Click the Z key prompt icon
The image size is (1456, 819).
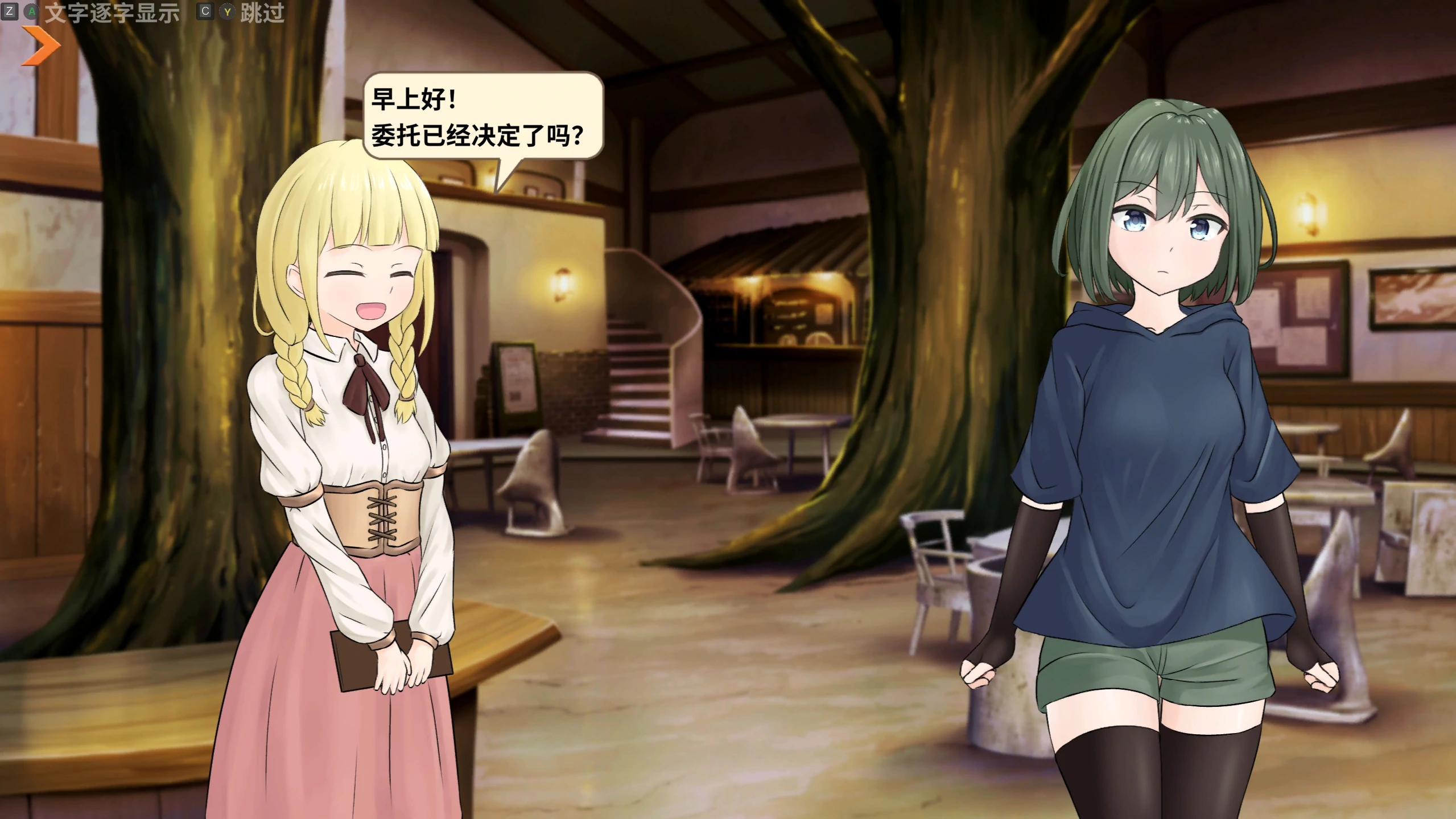tap(11, 10)
